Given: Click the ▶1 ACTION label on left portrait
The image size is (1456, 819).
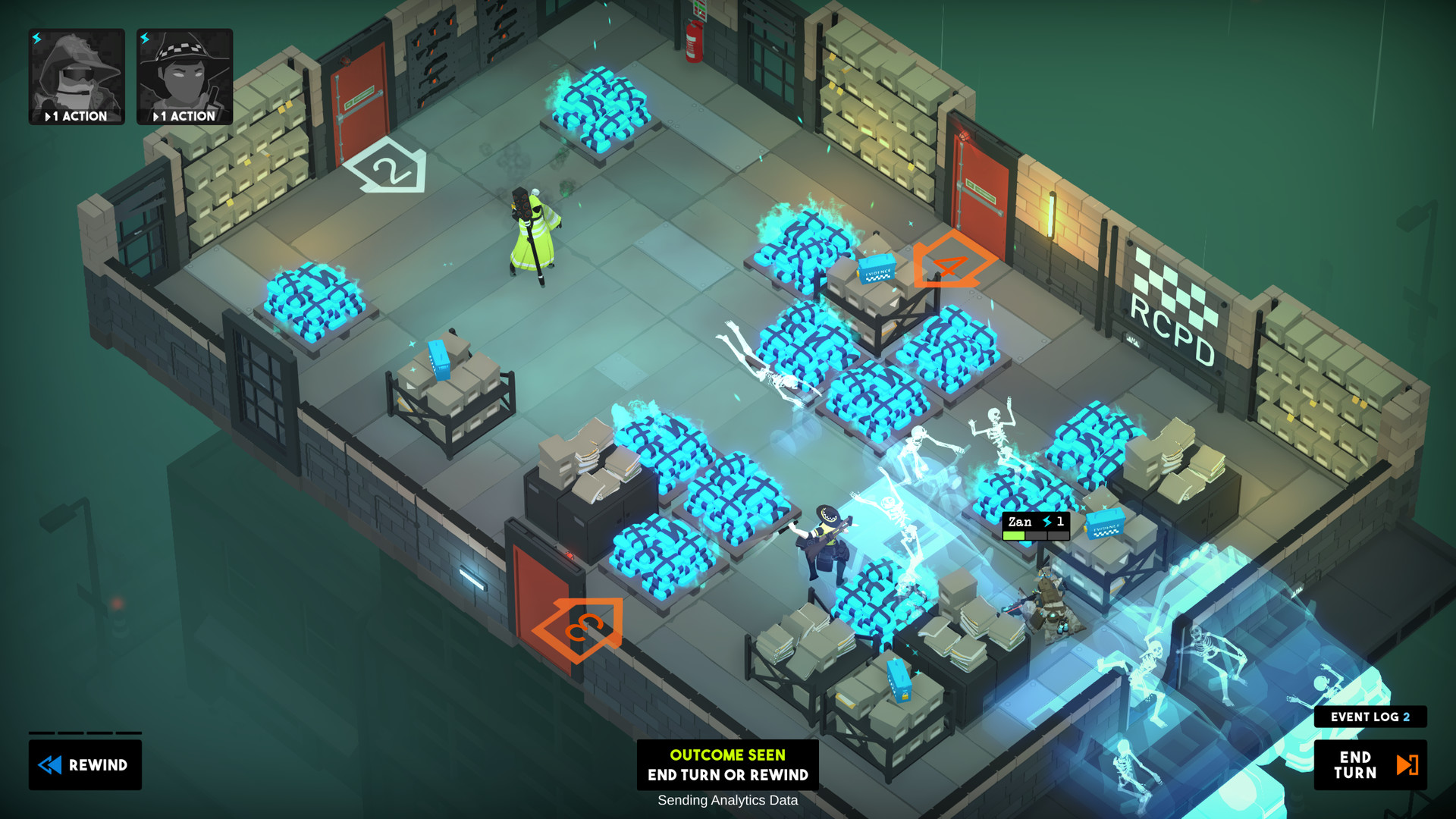Looking at the screenshot, I should click(x=76, y=116).
